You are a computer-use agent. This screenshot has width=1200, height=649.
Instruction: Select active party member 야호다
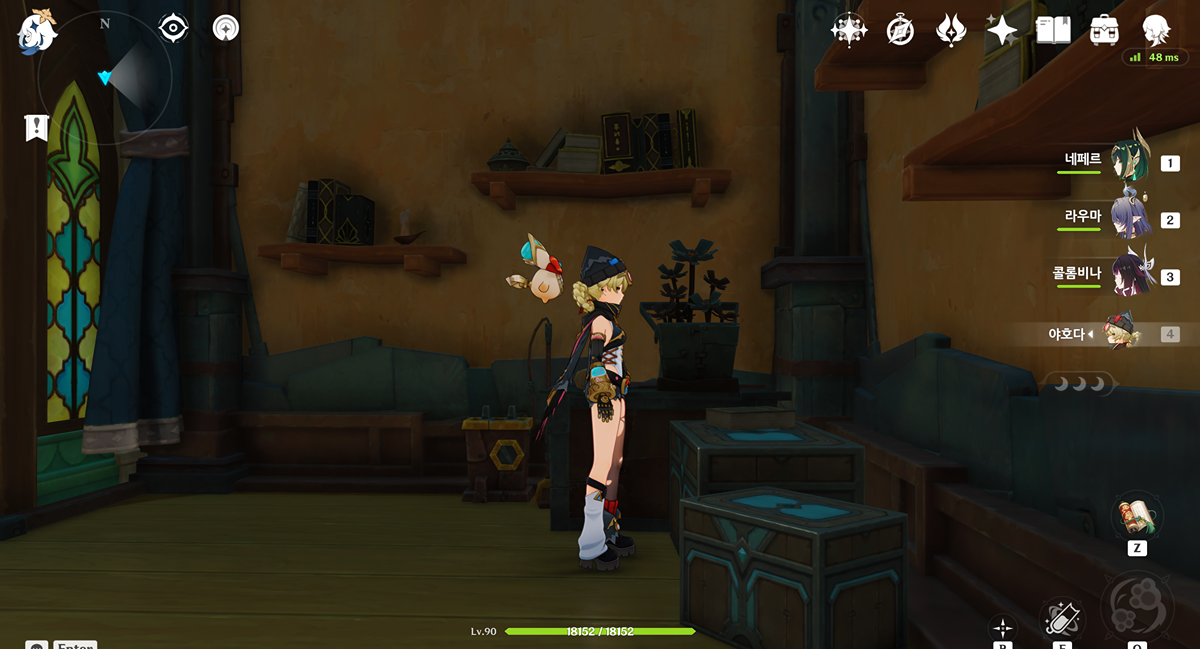[1120, 332]
